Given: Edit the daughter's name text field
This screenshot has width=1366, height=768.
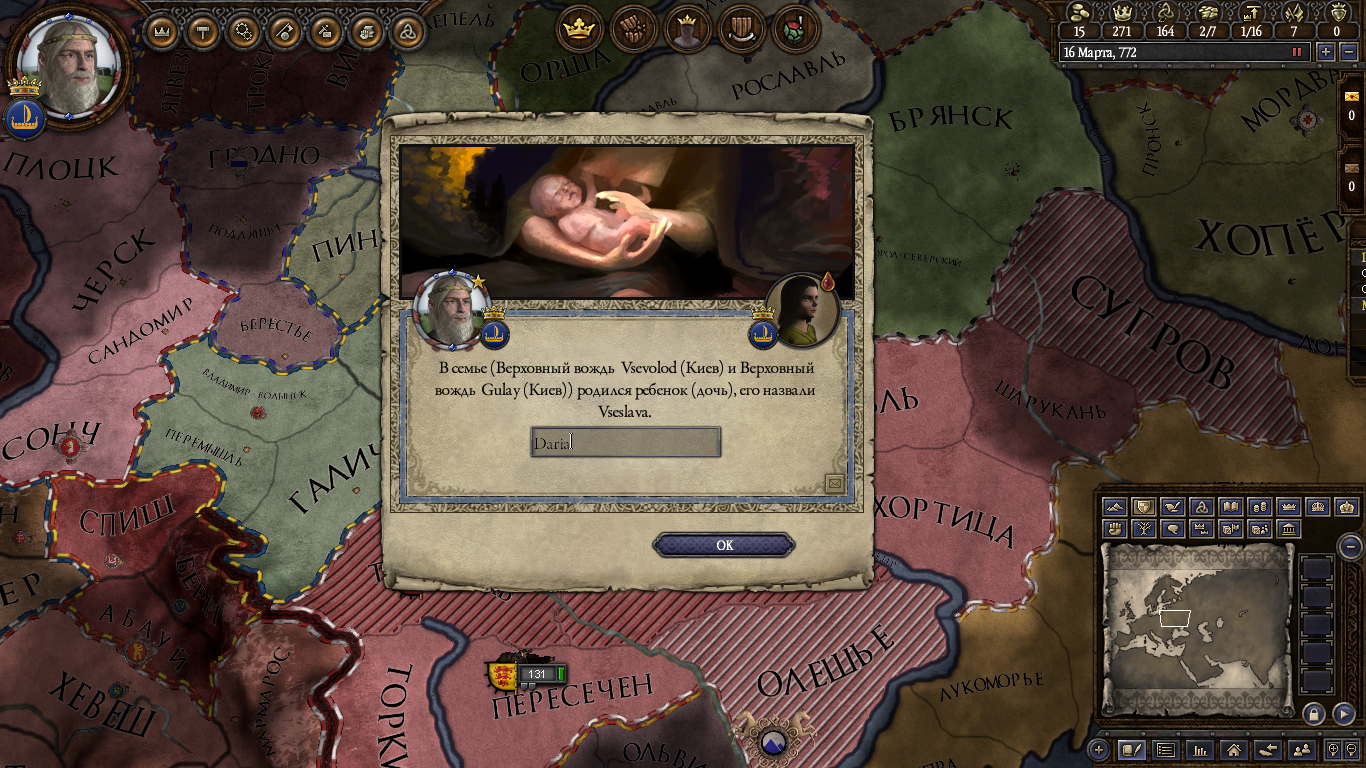Looking at the screenshot, I should tap(625, 442).
